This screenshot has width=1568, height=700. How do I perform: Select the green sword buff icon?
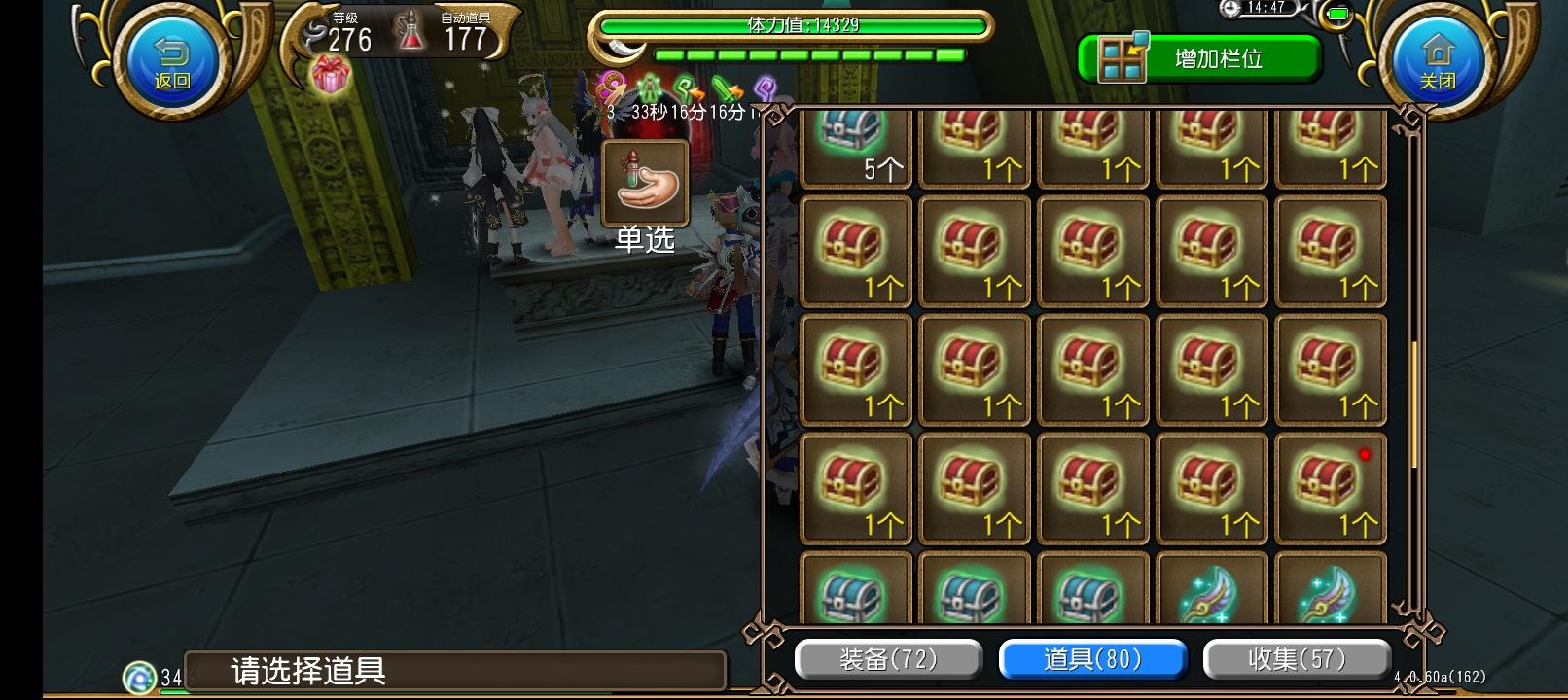click(725, 87)
